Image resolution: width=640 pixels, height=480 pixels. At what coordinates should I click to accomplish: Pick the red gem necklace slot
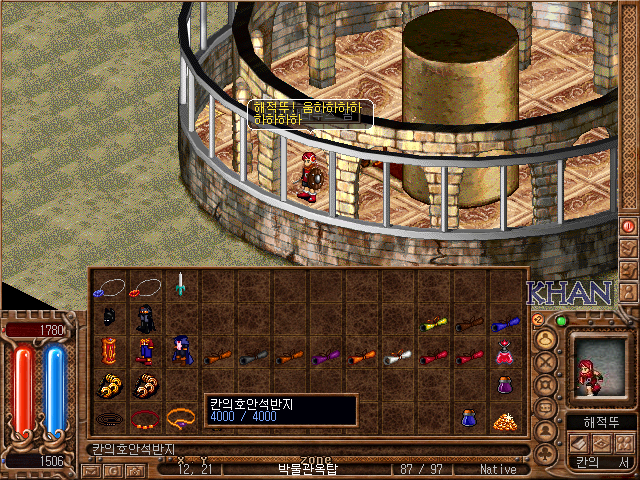[x=144, y=288]
